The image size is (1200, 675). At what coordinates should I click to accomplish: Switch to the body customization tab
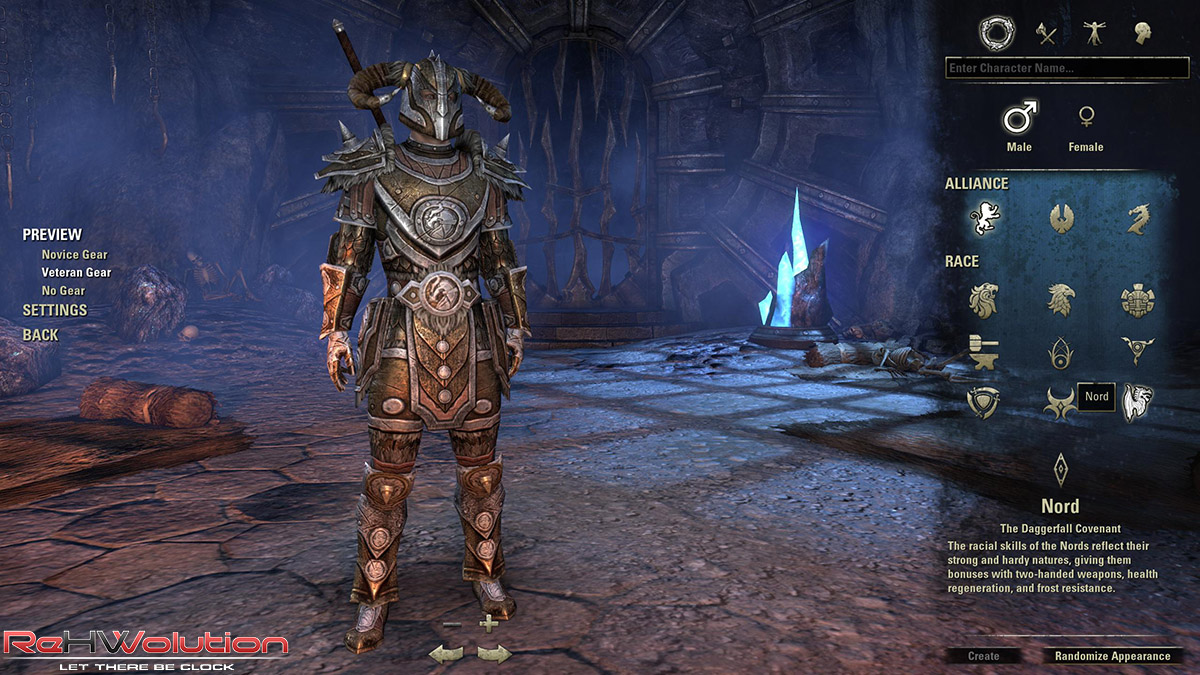pyautogui.click(x=1094, y=33)
